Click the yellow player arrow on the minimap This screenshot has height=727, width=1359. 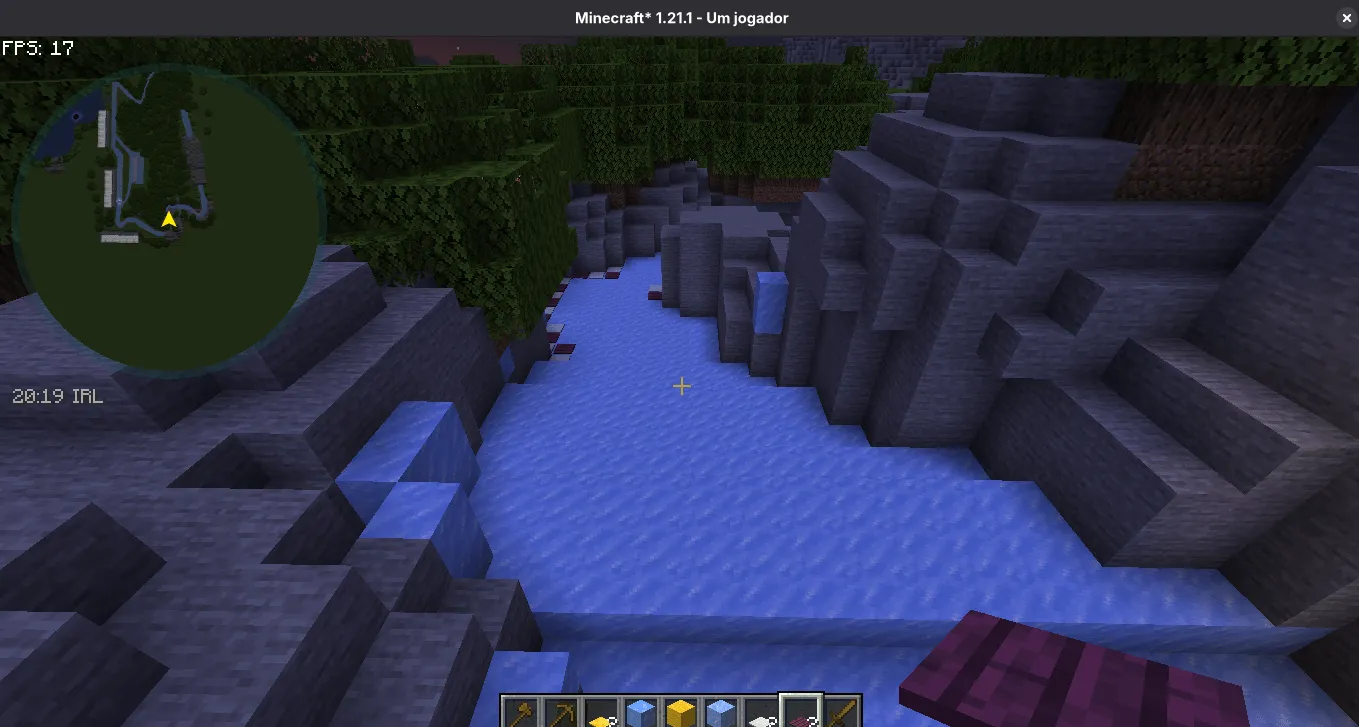168,221
